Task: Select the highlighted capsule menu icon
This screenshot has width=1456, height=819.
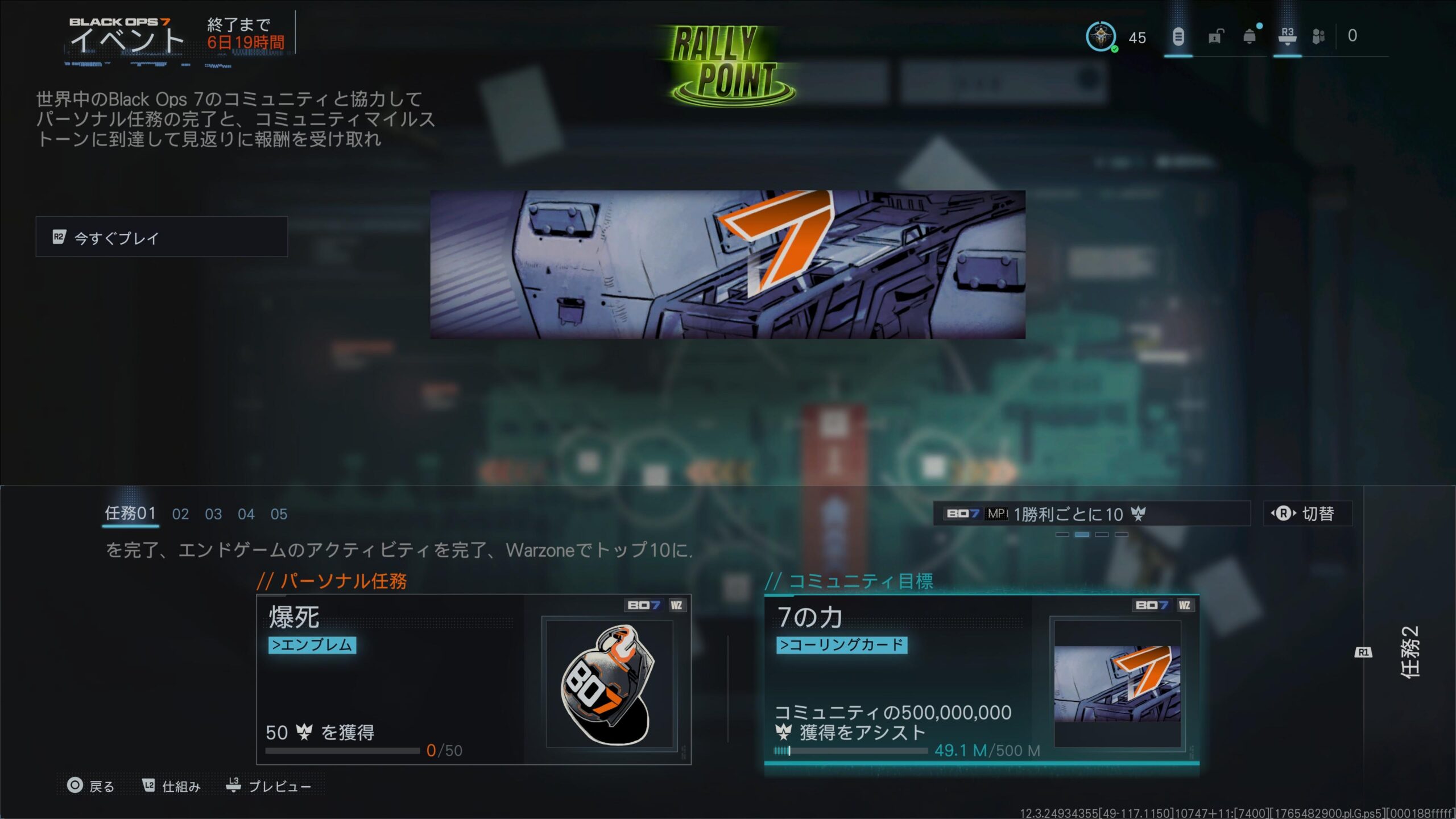Action: (1178, 37)
